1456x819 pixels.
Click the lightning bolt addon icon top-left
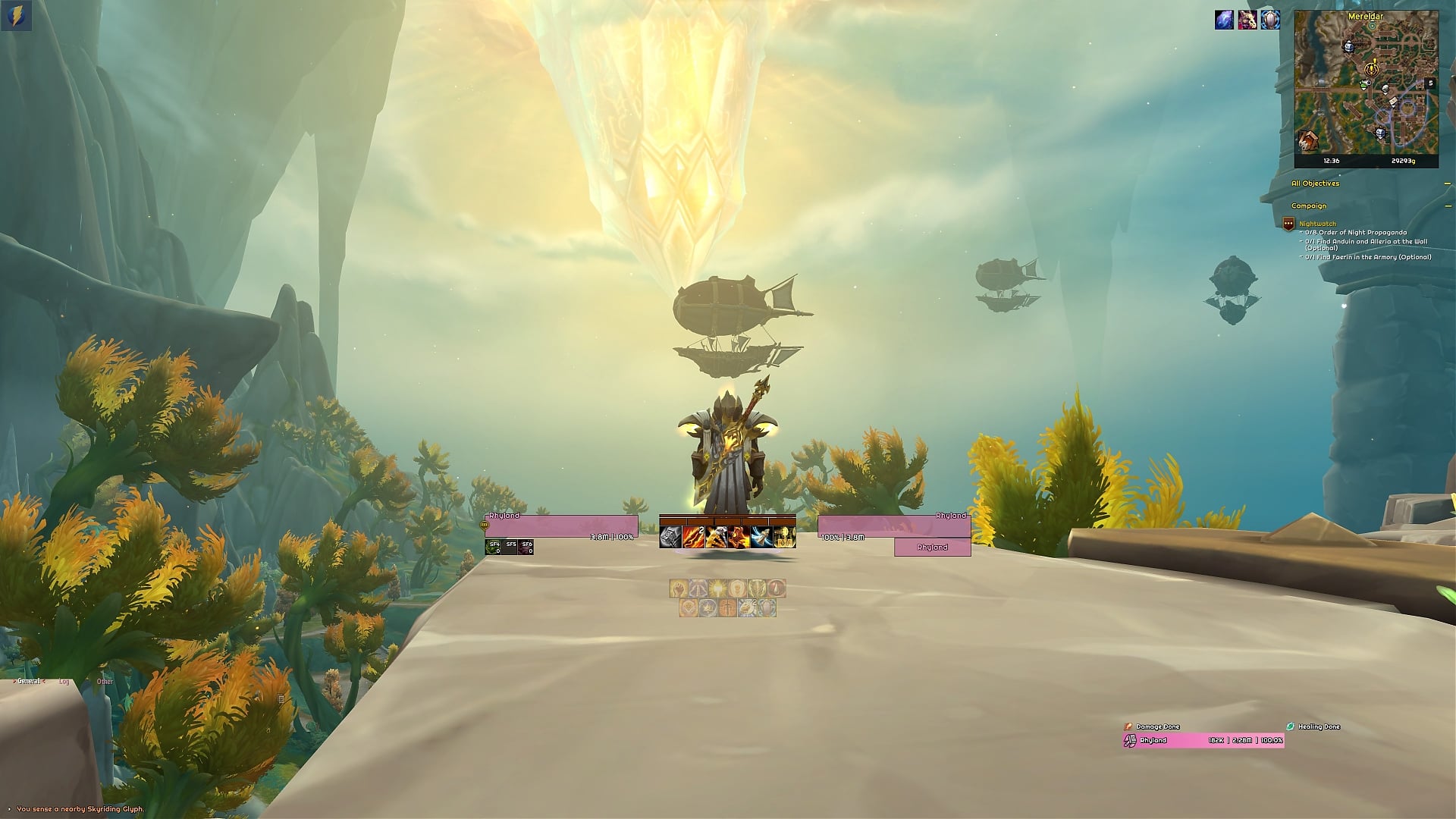17,14
